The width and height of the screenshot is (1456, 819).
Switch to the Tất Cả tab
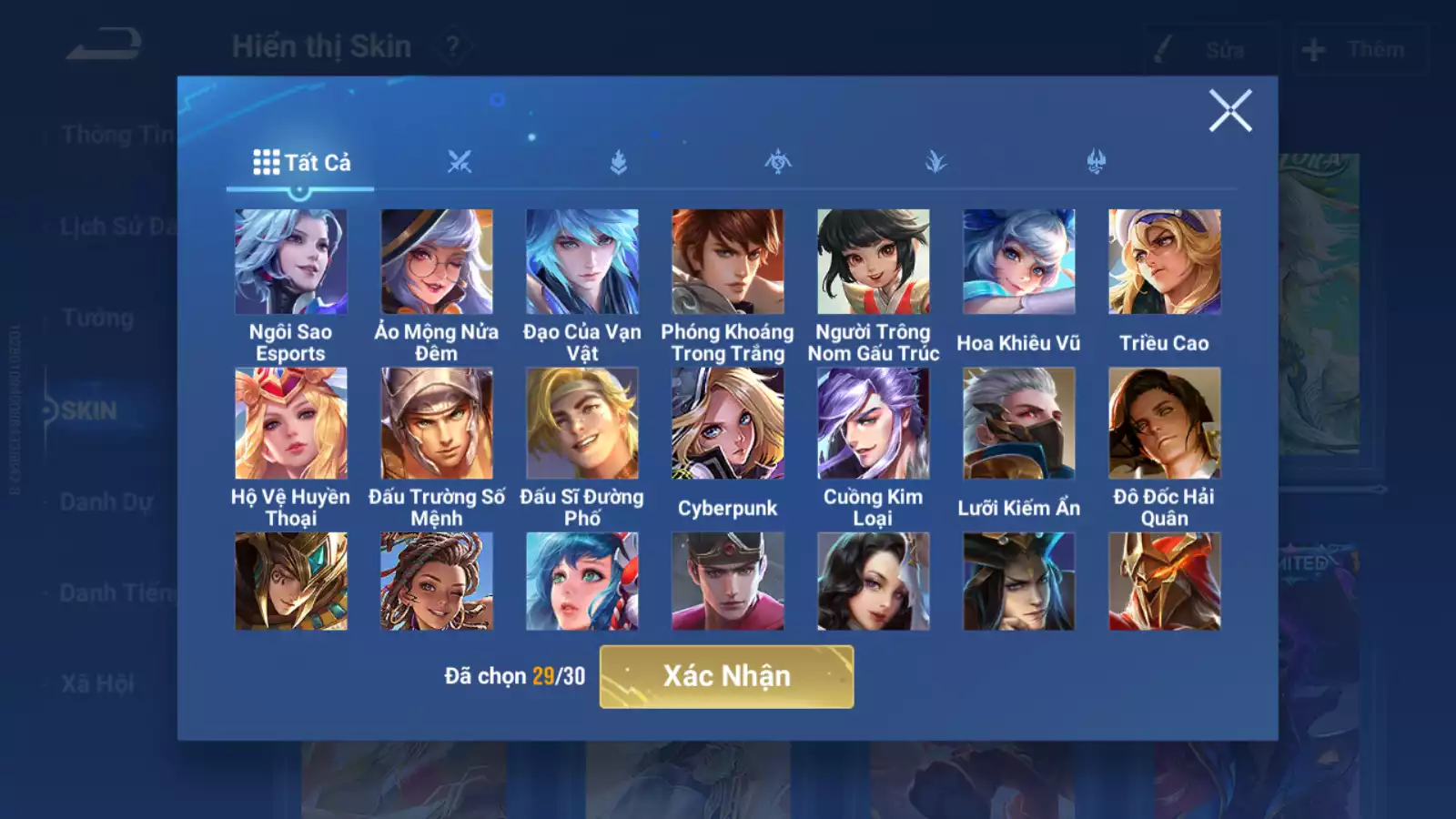click(x=301, y=163)
